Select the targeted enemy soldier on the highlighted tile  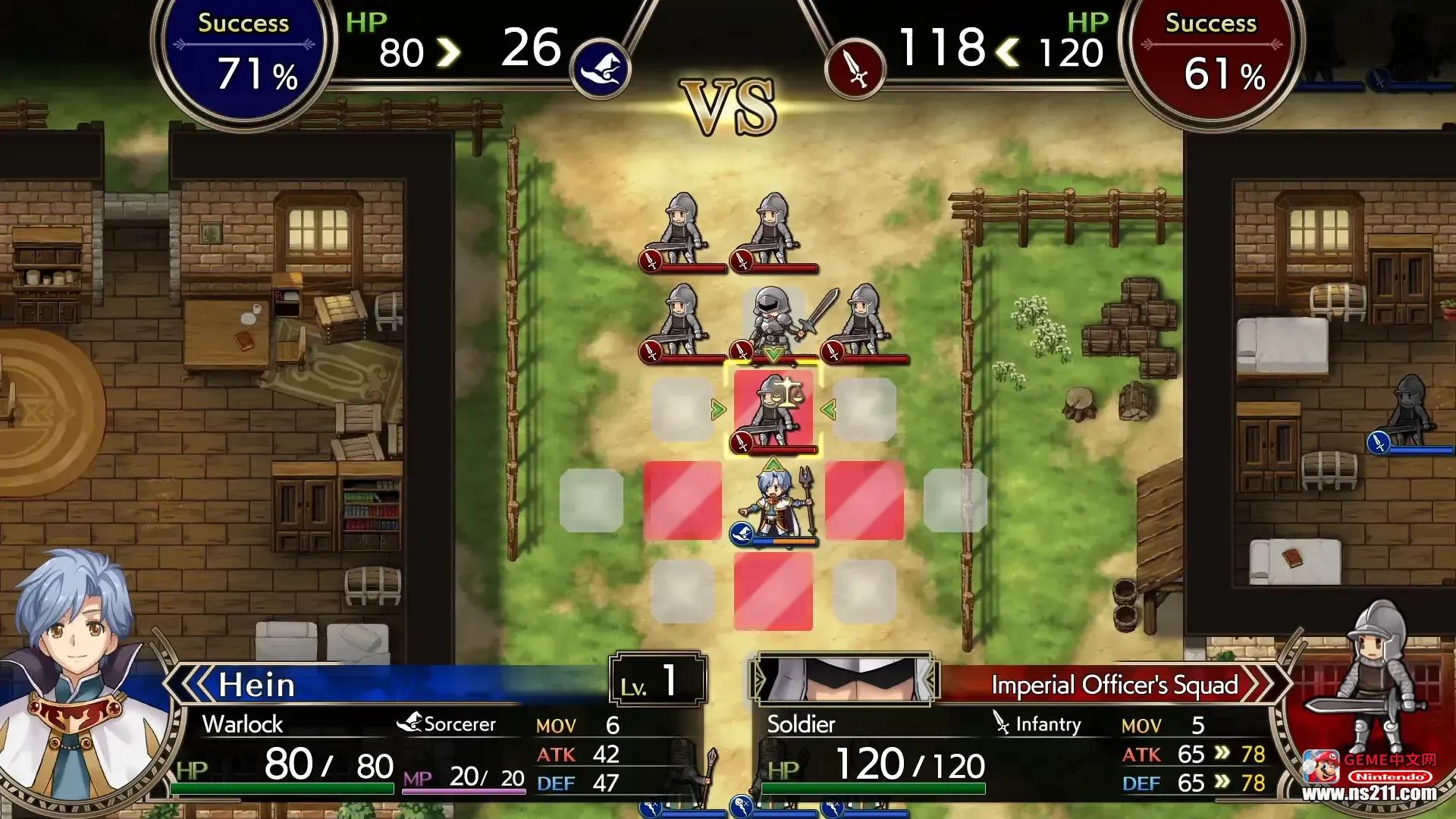point(773,410)
